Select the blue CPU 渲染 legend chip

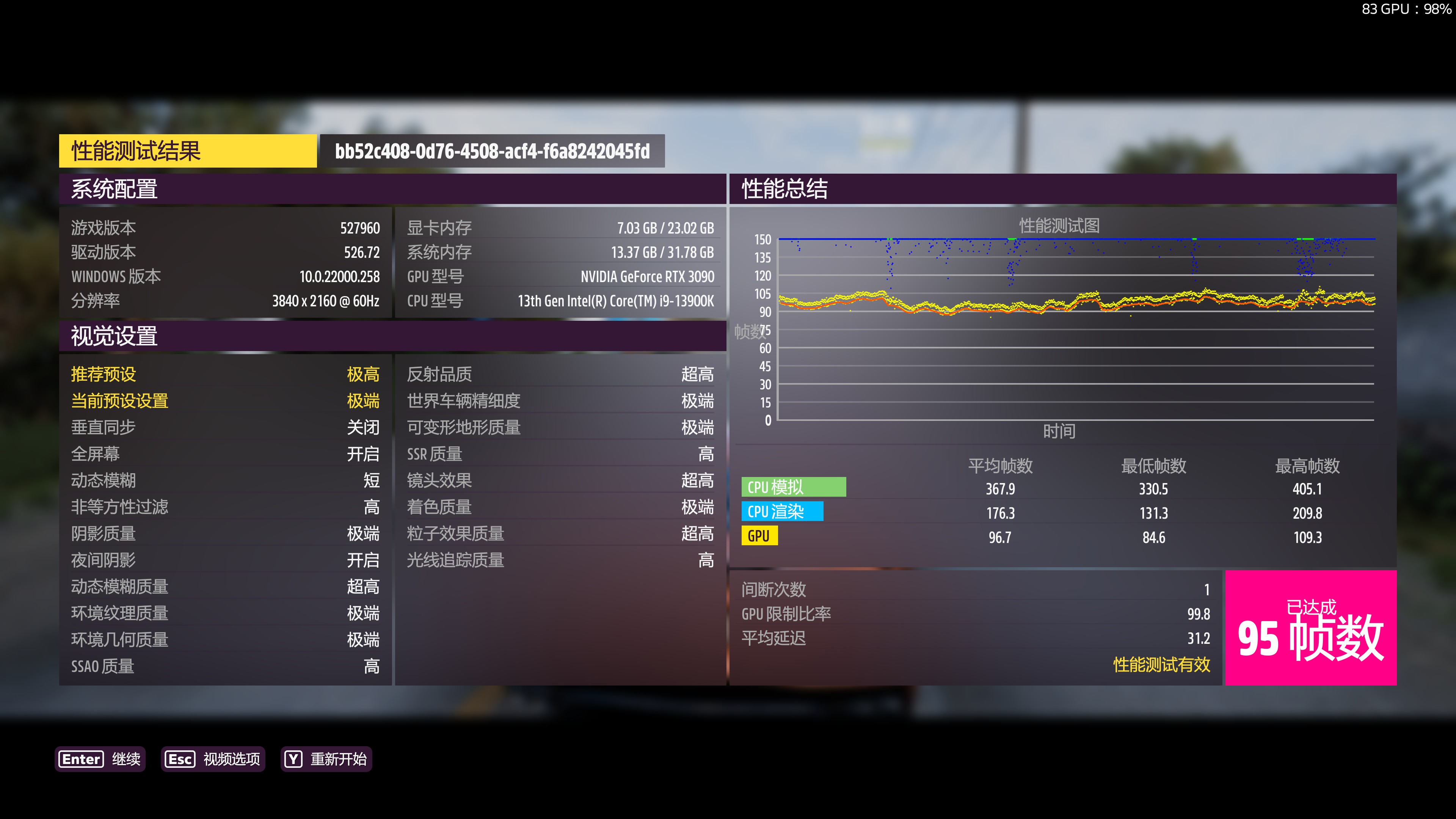tap(782, 511)
